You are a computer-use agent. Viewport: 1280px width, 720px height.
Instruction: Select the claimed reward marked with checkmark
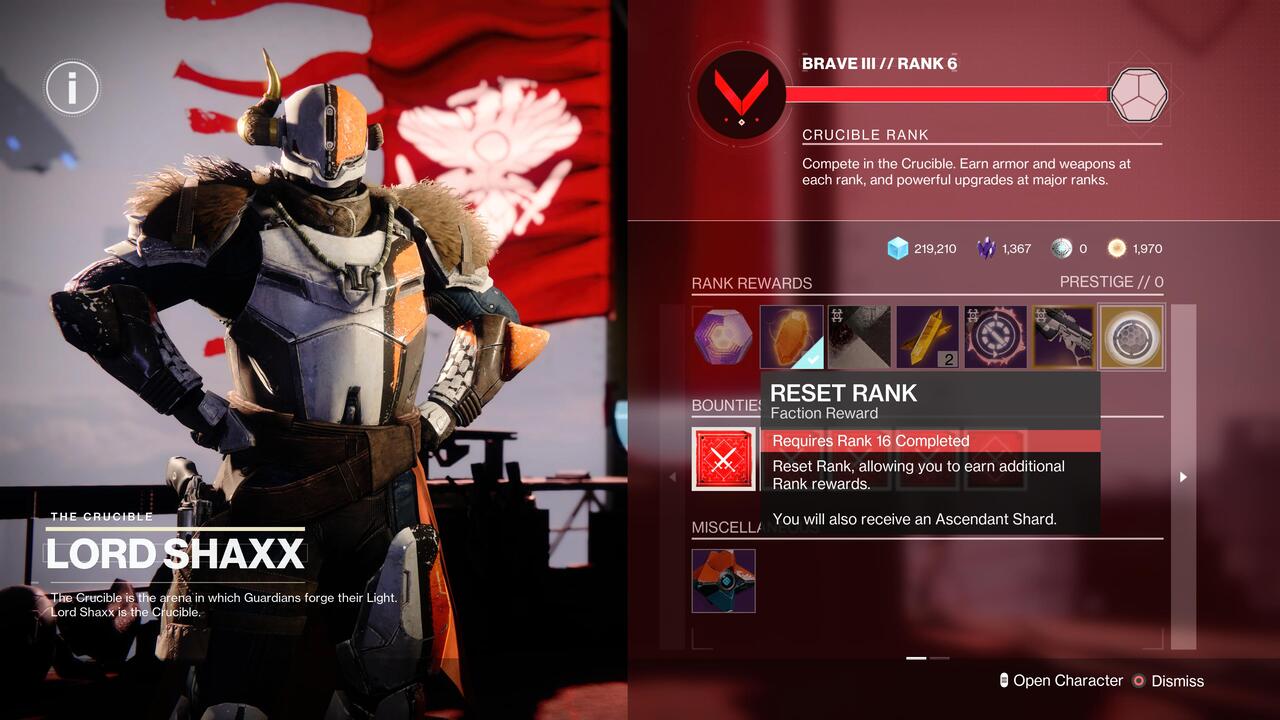coord(791,336)
